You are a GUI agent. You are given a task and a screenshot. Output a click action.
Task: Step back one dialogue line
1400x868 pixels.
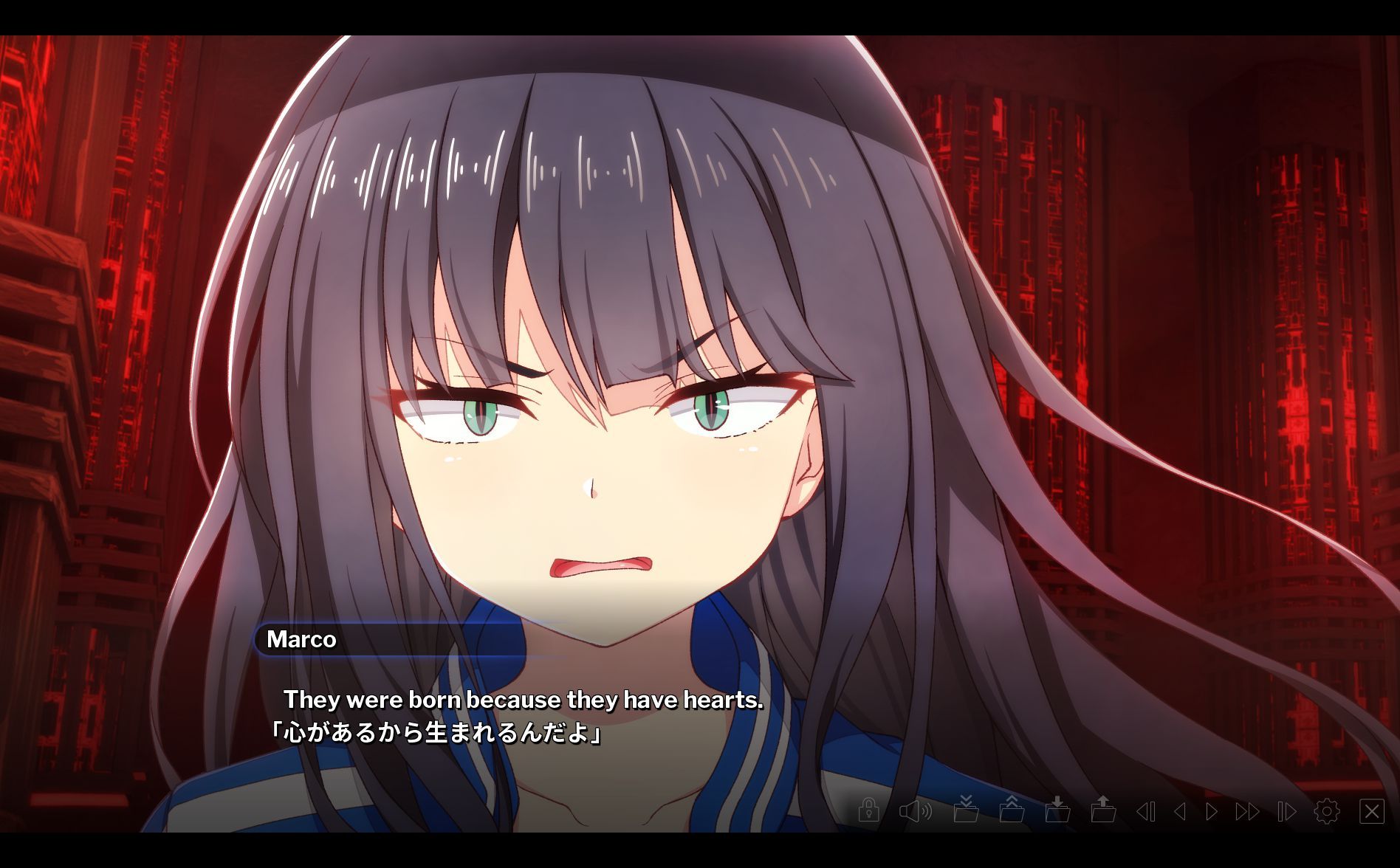[x=1181, y=815]
